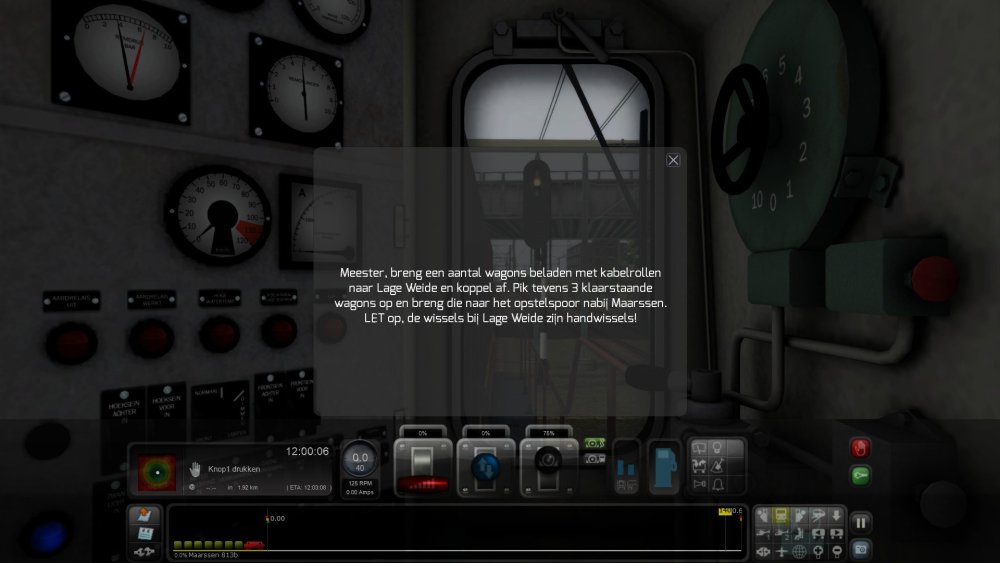Close the mission briefing dialog
This screenshot has width=1000, height=563.
coord(673,160)
